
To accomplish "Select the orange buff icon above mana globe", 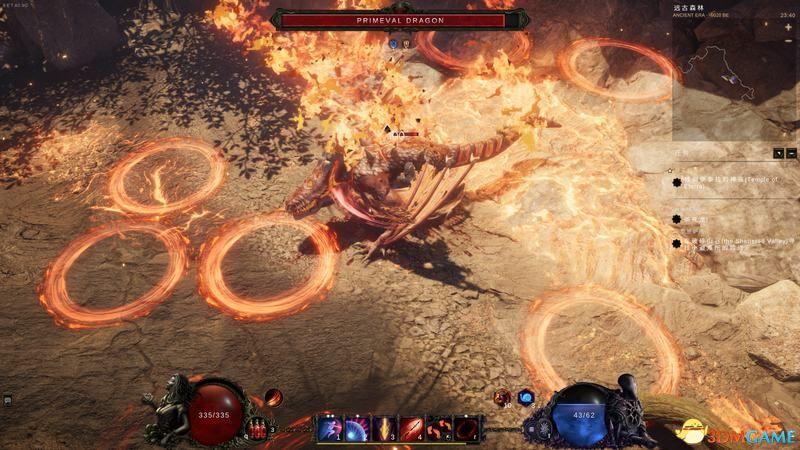I will point(503,397).
